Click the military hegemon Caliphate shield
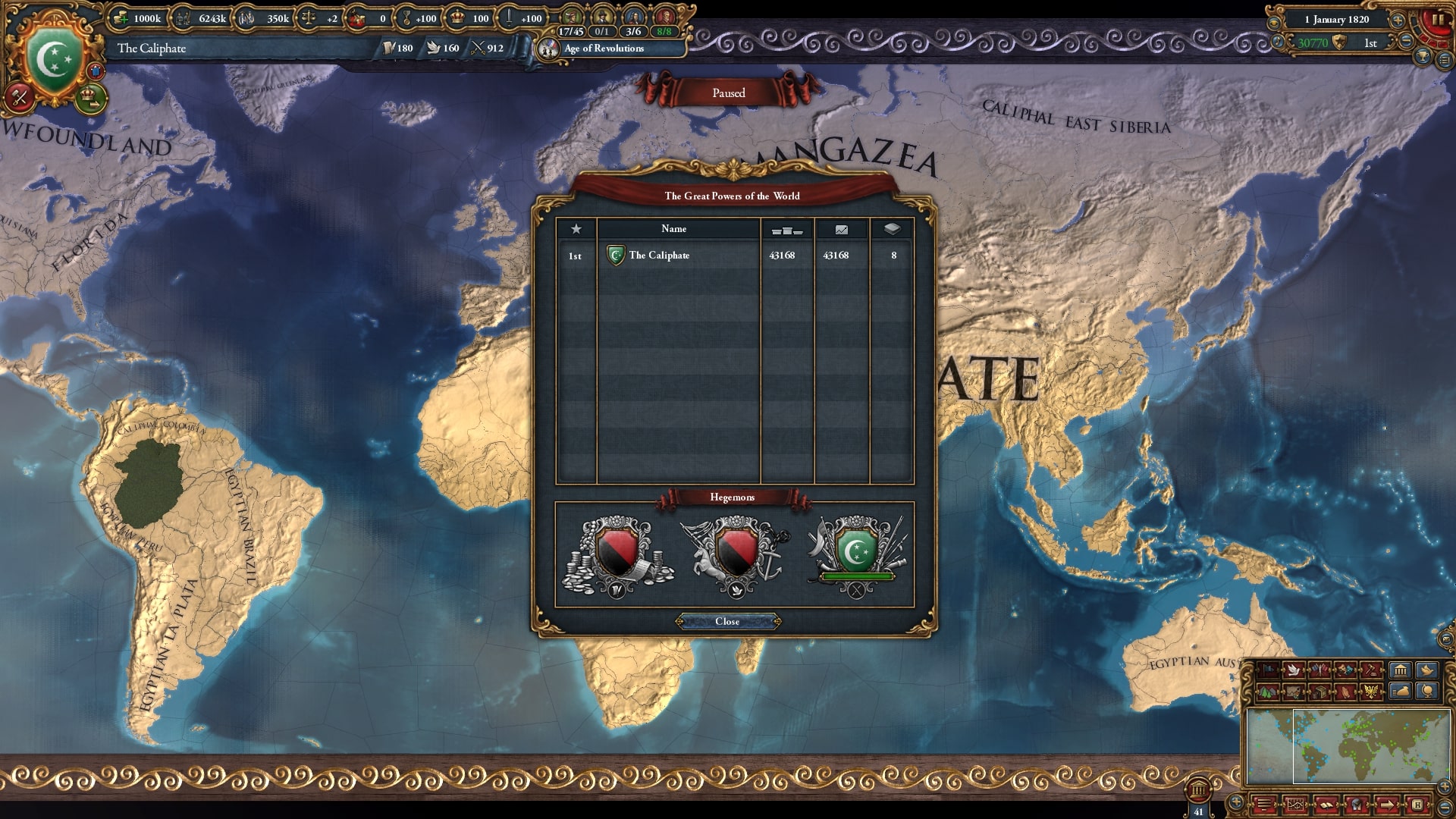 (x=856, y=551)
